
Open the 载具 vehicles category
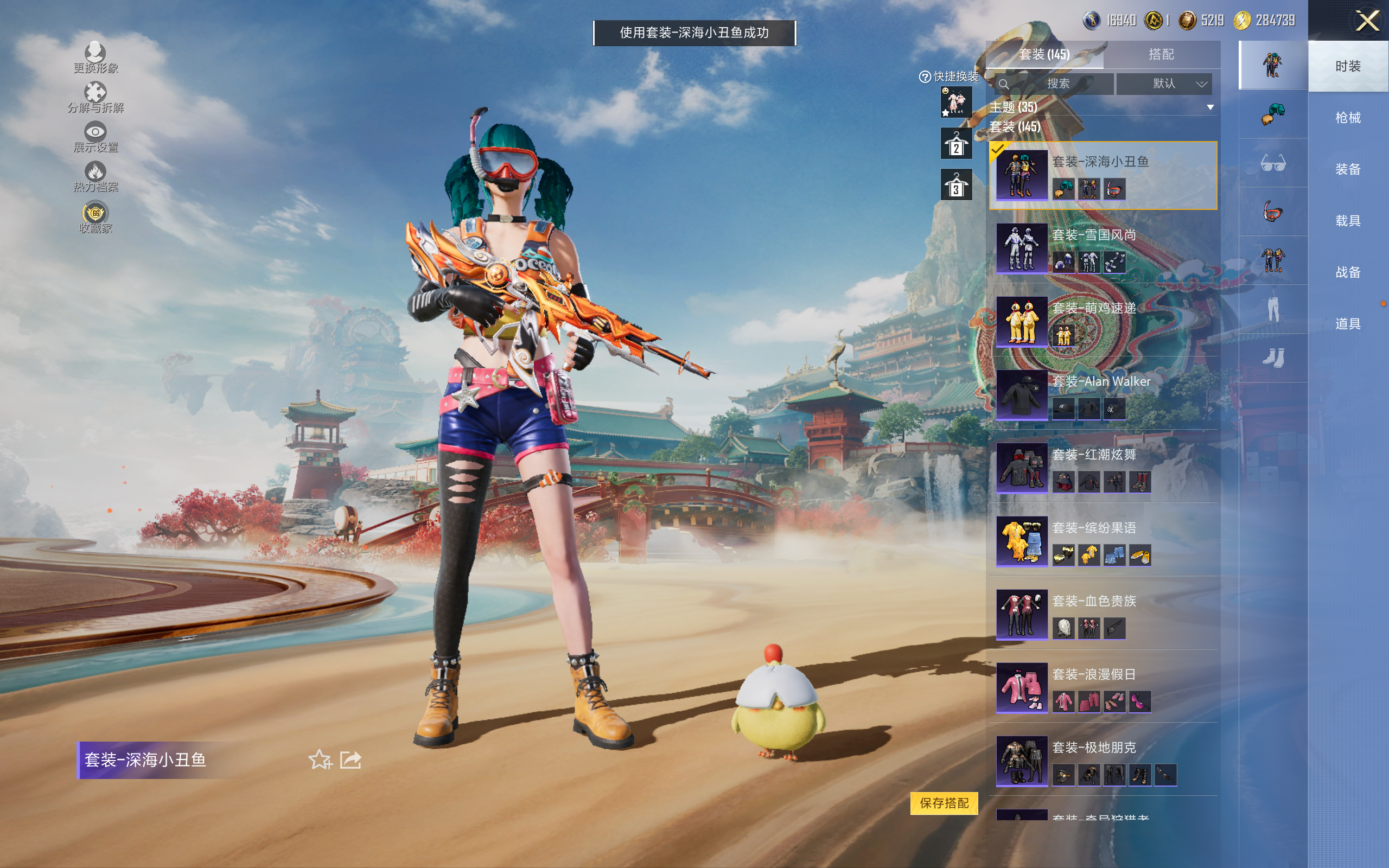click(x=1348, y=220)
